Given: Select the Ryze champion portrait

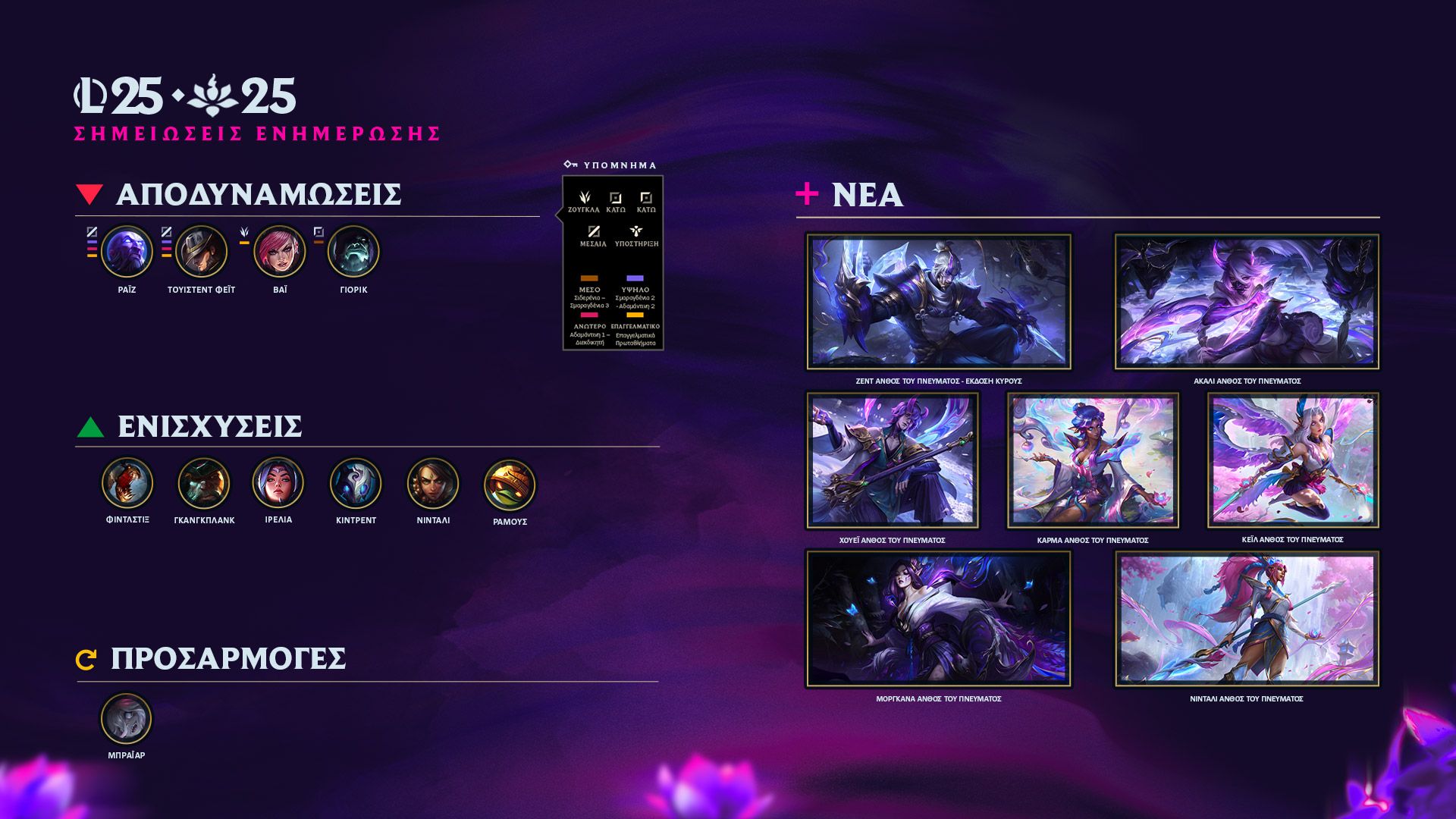Looking at the screenshot, I should (127, 252).
